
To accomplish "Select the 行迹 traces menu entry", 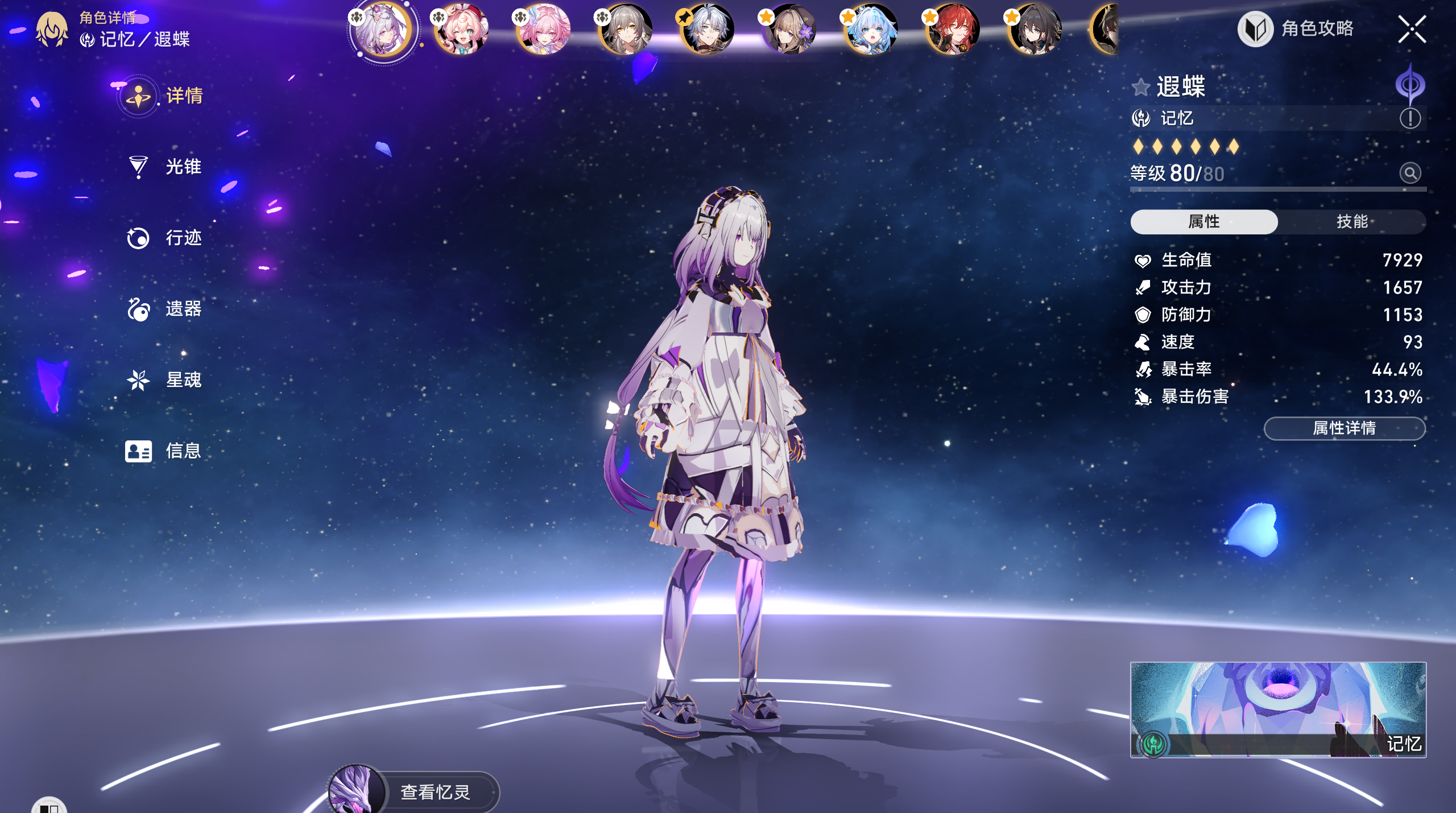I will click(183, 238).
